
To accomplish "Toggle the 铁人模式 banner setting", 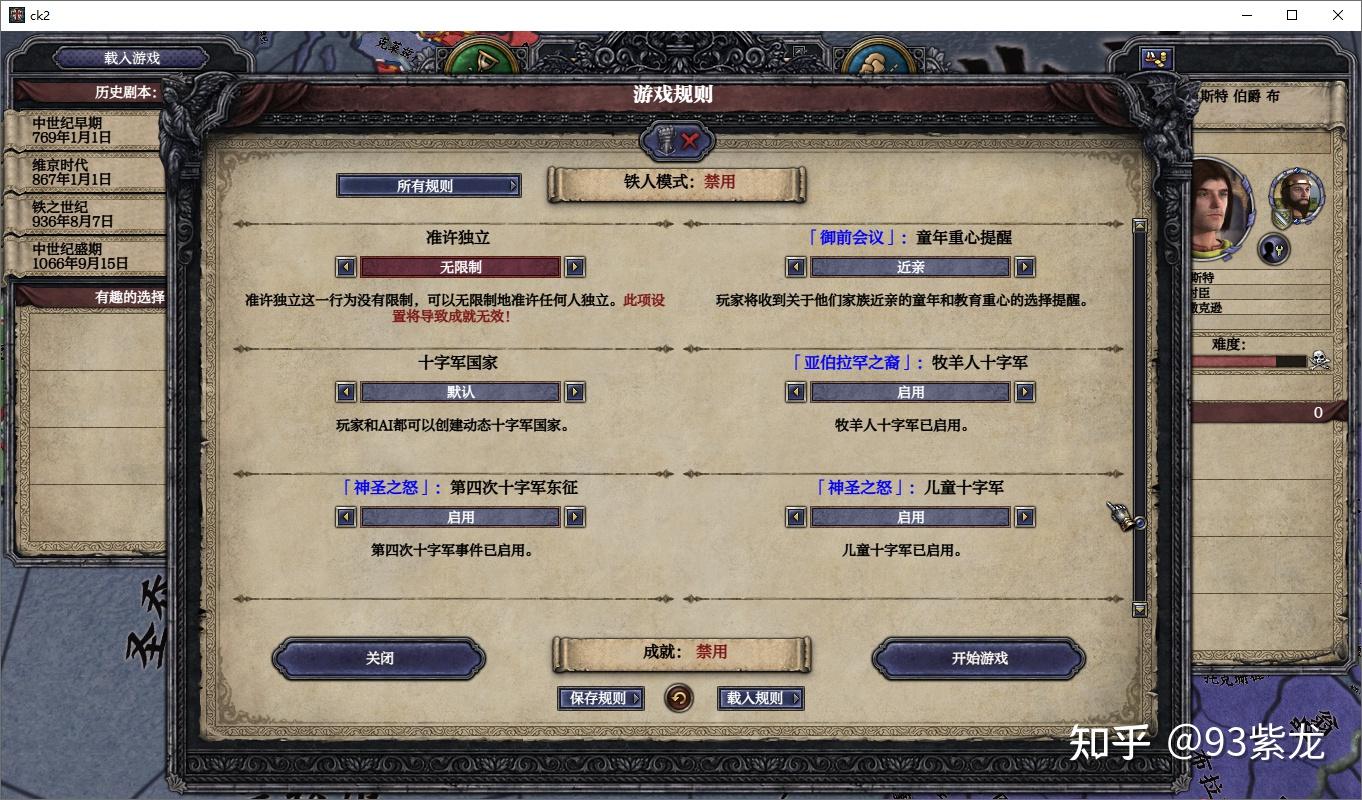I will tap(675, 184).
